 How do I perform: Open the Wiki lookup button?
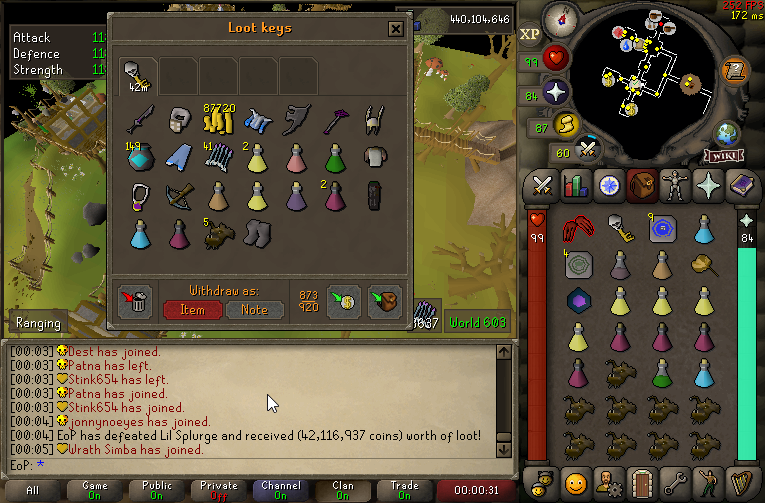(x=723, y=155)
